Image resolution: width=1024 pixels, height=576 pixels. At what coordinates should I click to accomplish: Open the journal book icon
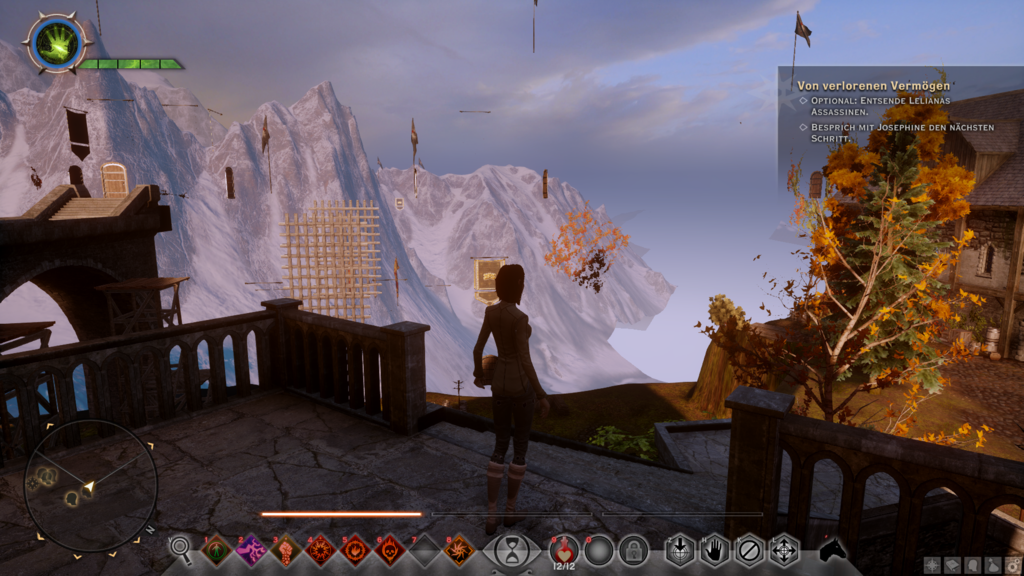point(954,566)
